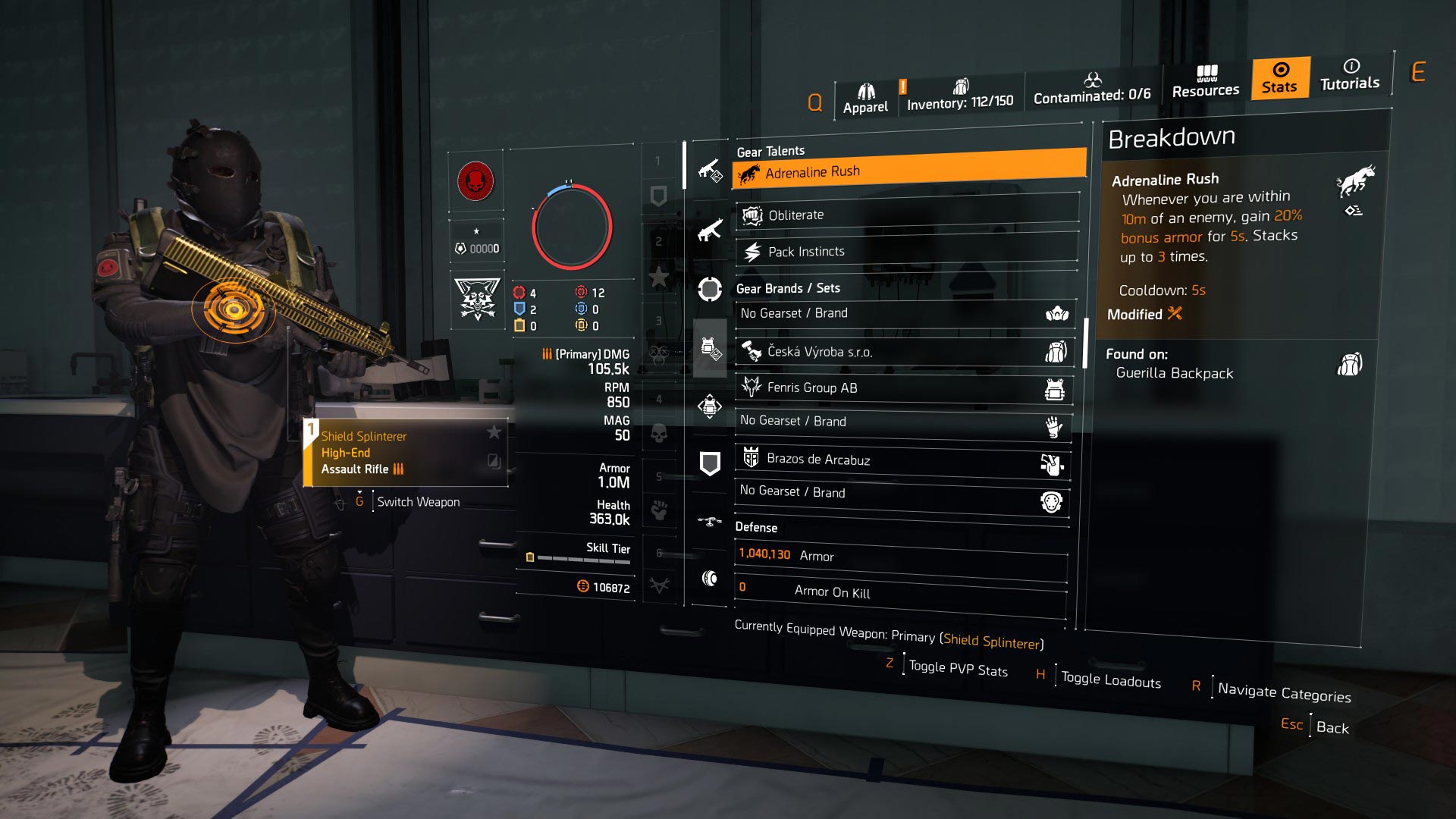The height and width of the screenshot is (819, 1456).
Task: Show the Resources tab
Action: click(1205, 82)
